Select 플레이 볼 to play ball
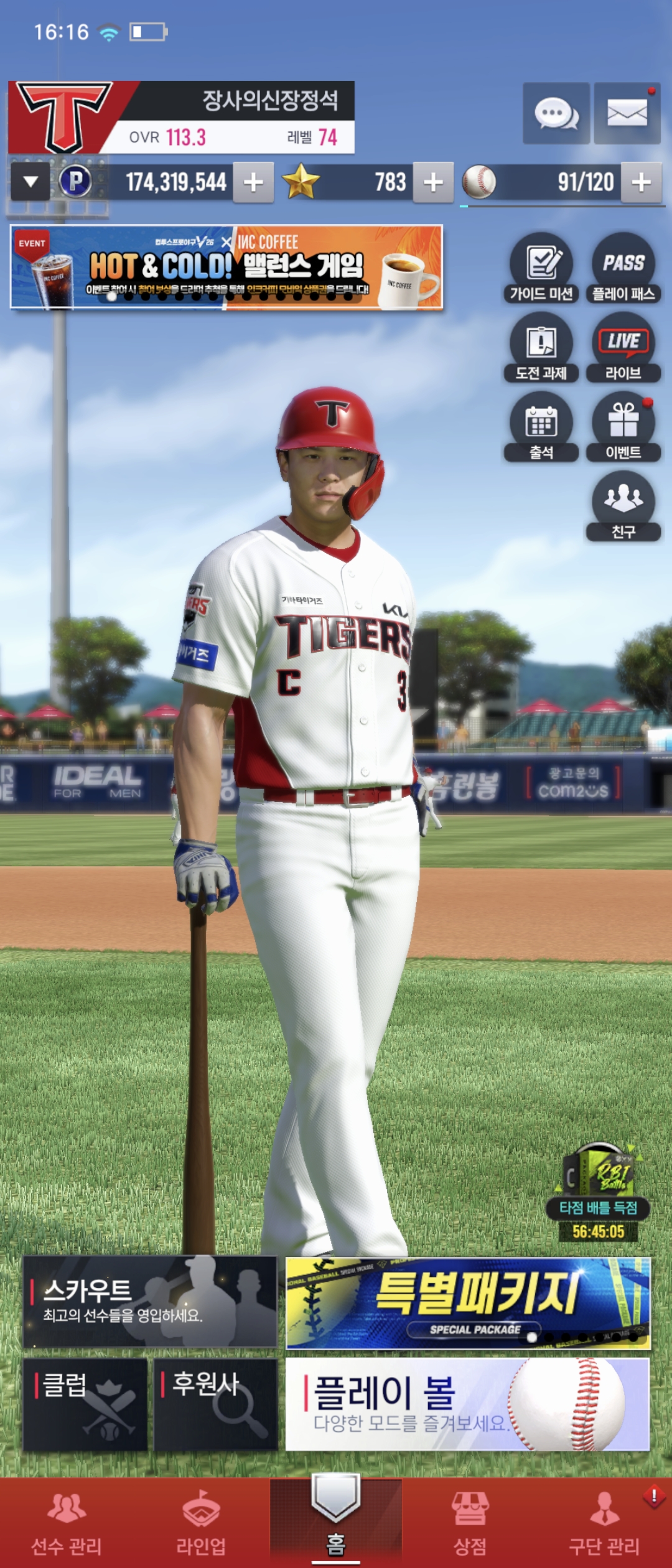The width and height of the screenshot is (672, 1568). pos(468,1404)
